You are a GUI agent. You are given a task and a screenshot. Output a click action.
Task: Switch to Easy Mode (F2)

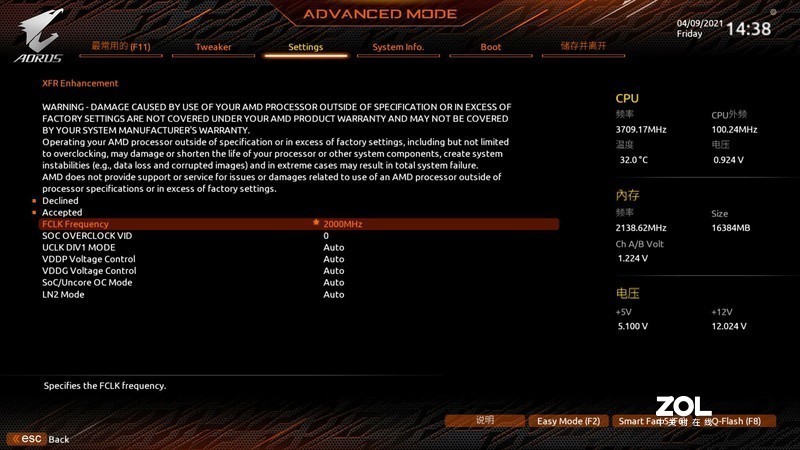[x=568, y=421]
